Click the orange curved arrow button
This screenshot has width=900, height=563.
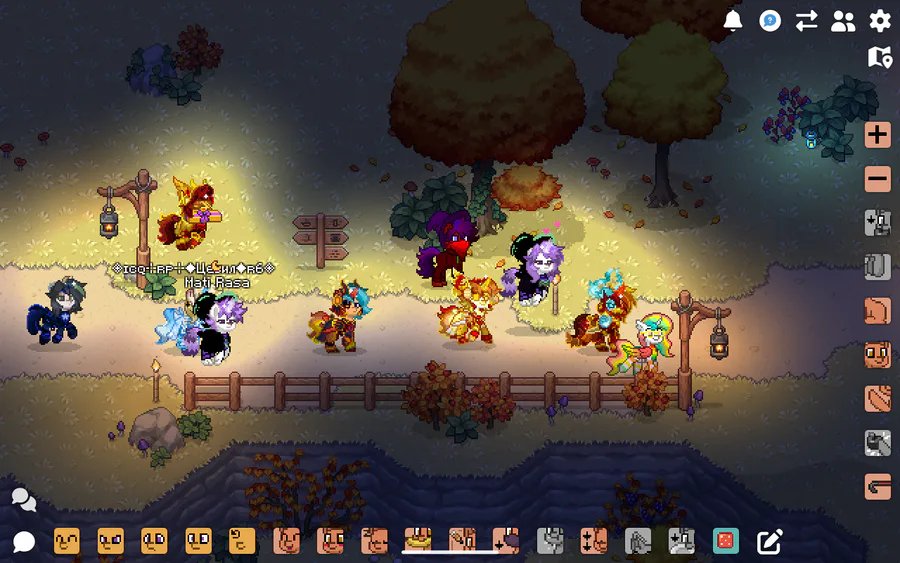(878, 487)
